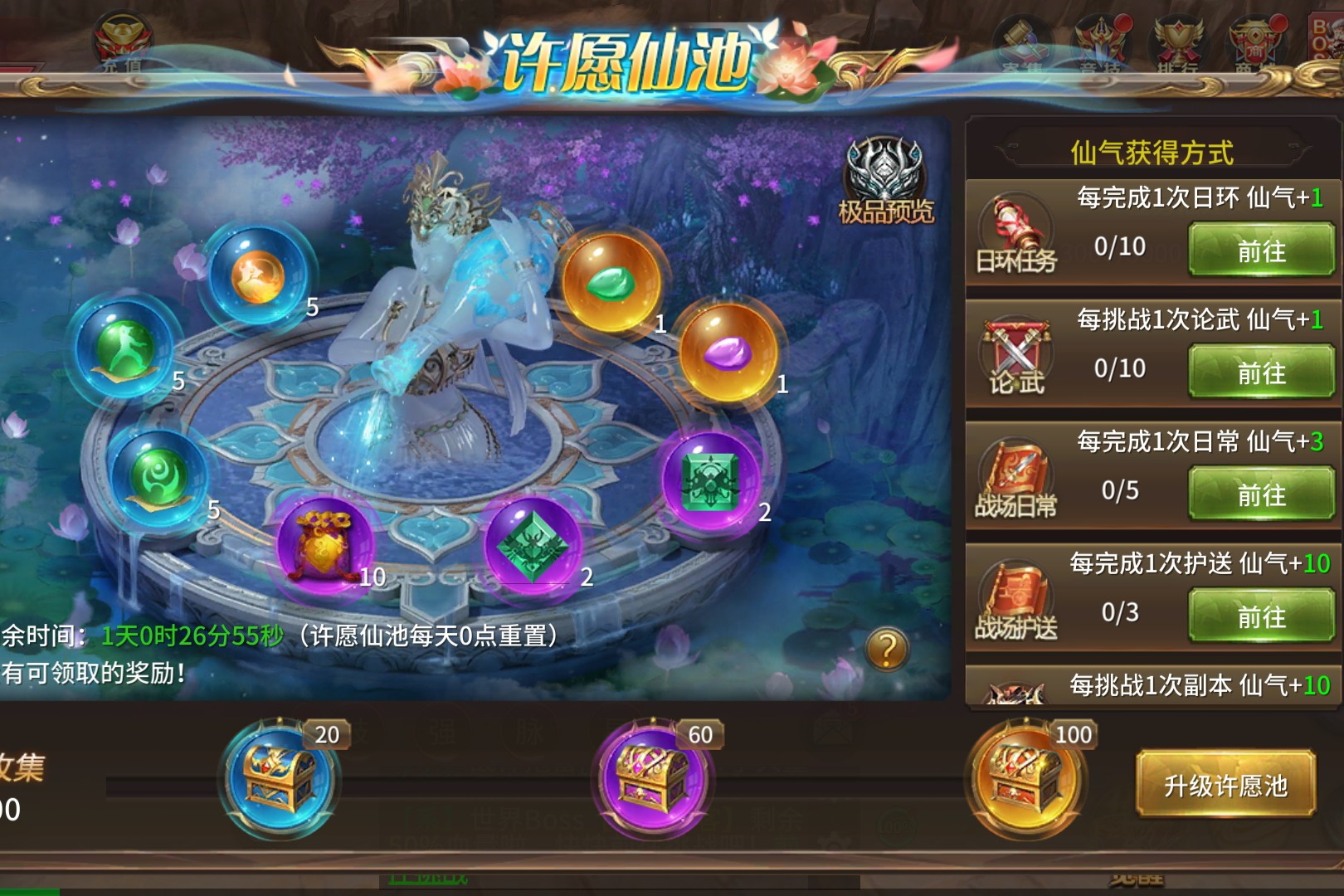Upgrade the pool with 升级许愿池
Image resolution: width=1344 pixels, height=896 pixels.
(1225, 785)
